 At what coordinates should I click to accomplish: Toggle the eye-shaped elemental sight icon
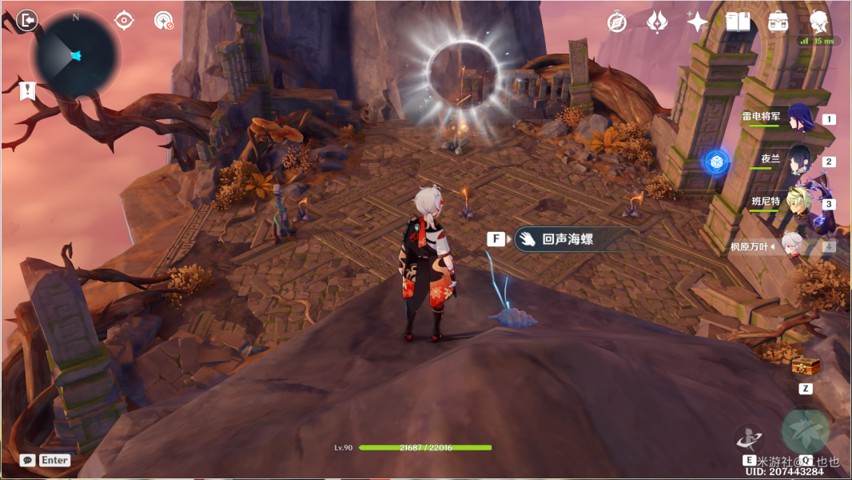(124, 20)
